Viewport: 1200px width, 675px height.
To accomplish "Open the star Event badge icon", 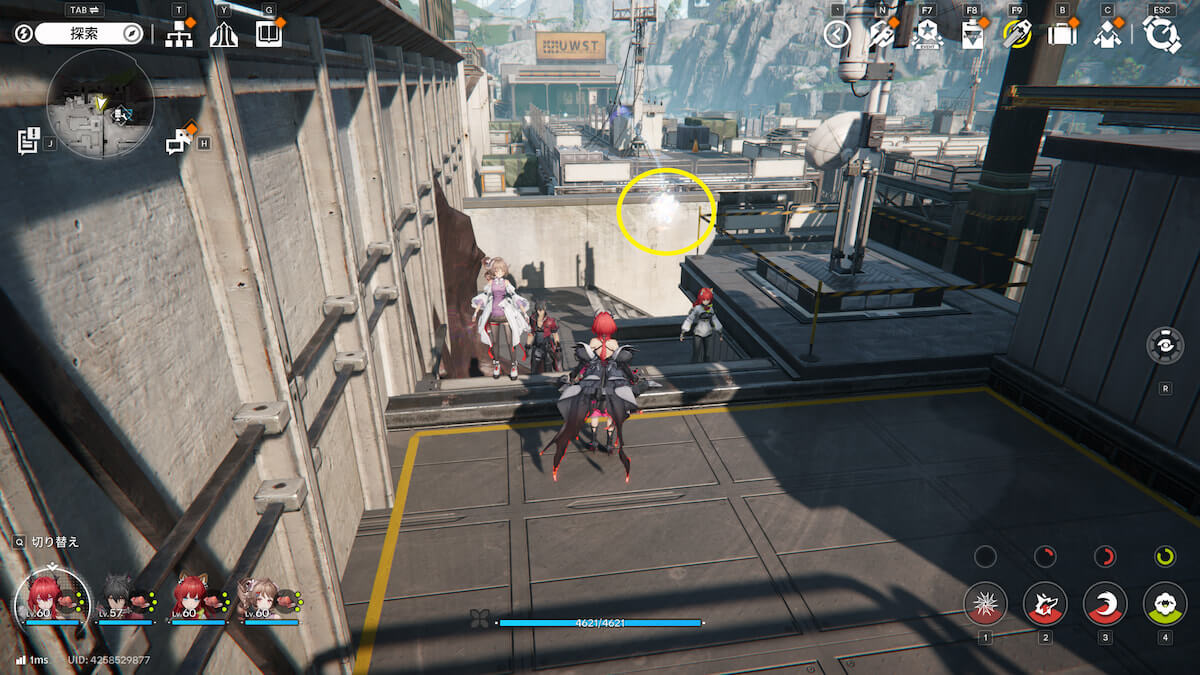I will (927, 34).
